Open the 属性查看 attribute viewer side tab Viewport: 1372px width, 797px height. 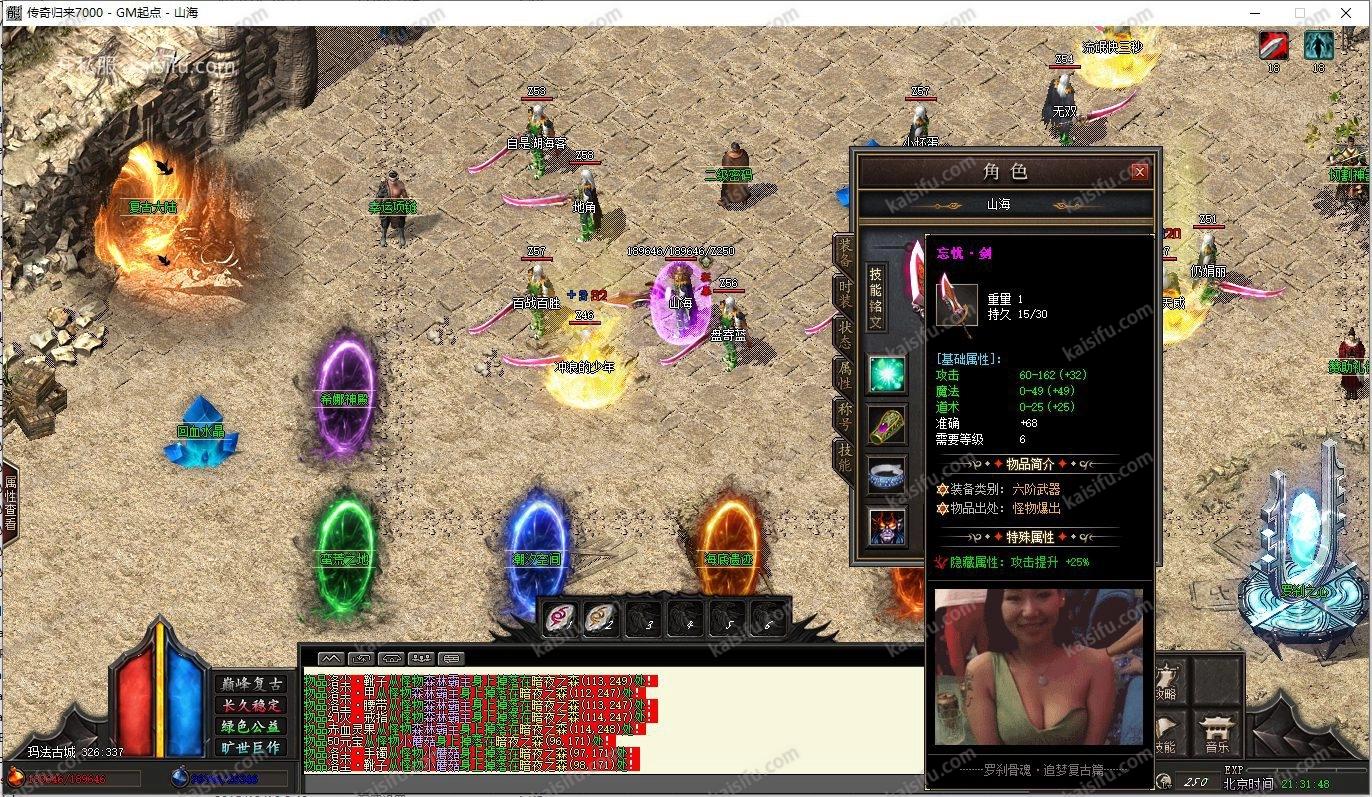point(9,503)
